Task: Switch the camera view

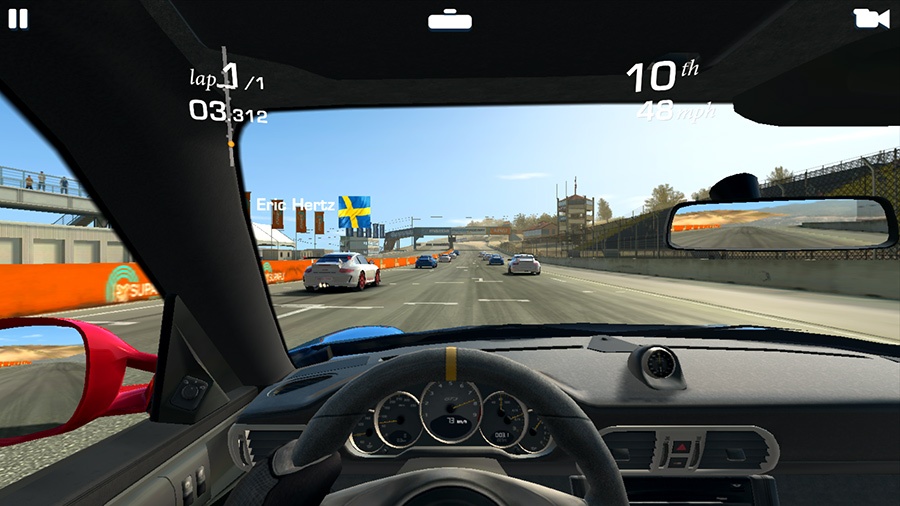Action: tap(871, 18)
